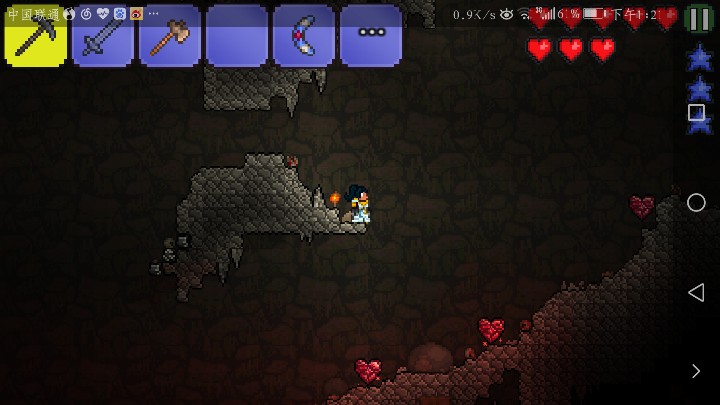Open inventory with the three-dots button
Screen dimensions: 720x405
pos(371,34)
